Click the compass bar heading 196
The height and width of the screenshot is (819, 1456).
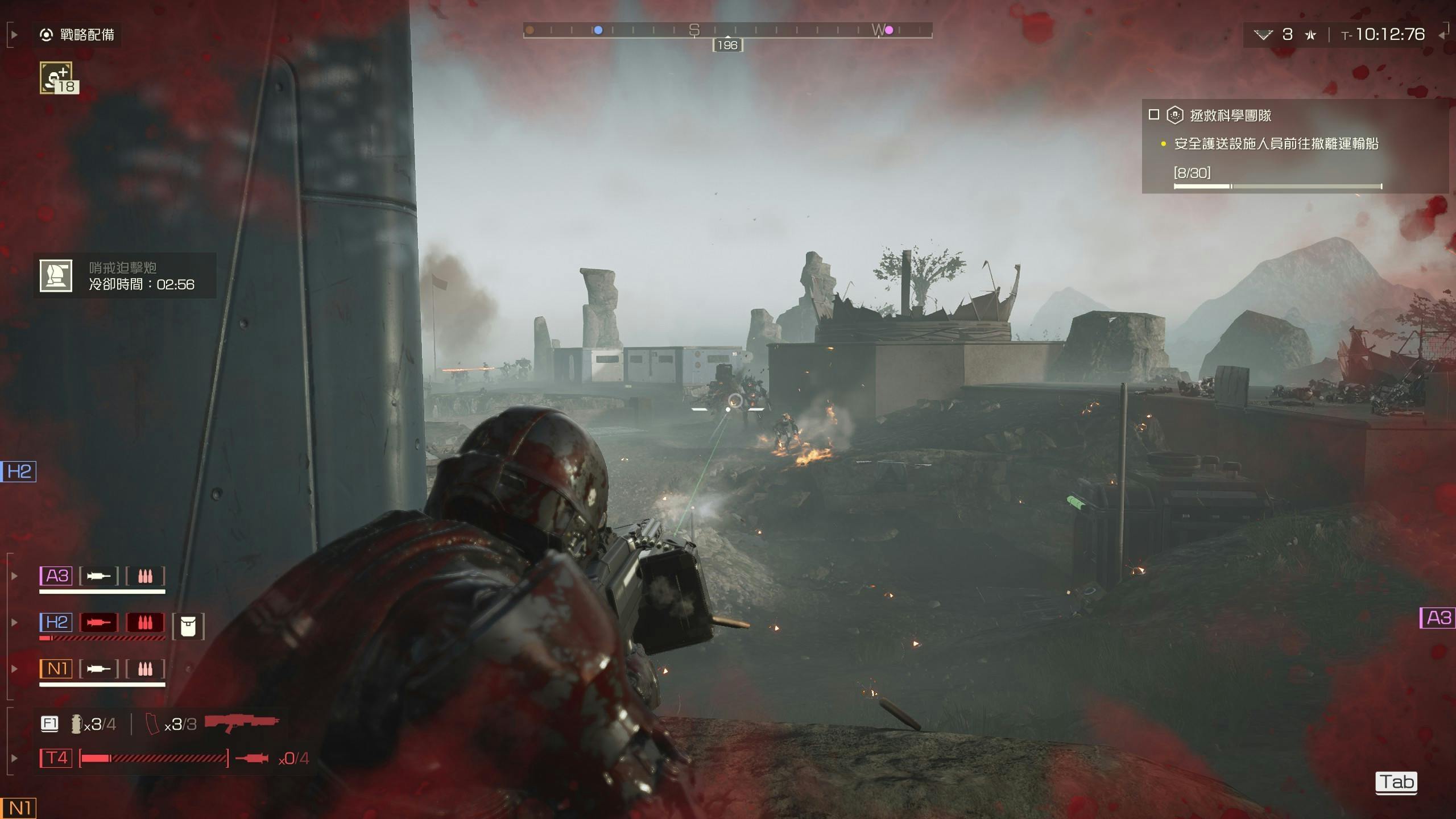point(727,45)
